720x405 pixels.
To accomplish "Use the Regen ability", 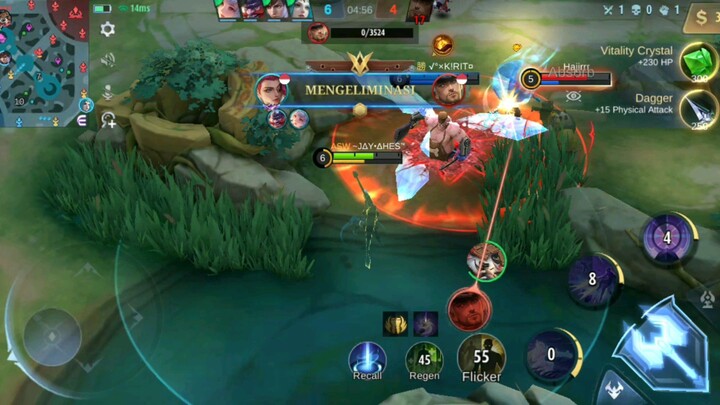I will point(424,359).
